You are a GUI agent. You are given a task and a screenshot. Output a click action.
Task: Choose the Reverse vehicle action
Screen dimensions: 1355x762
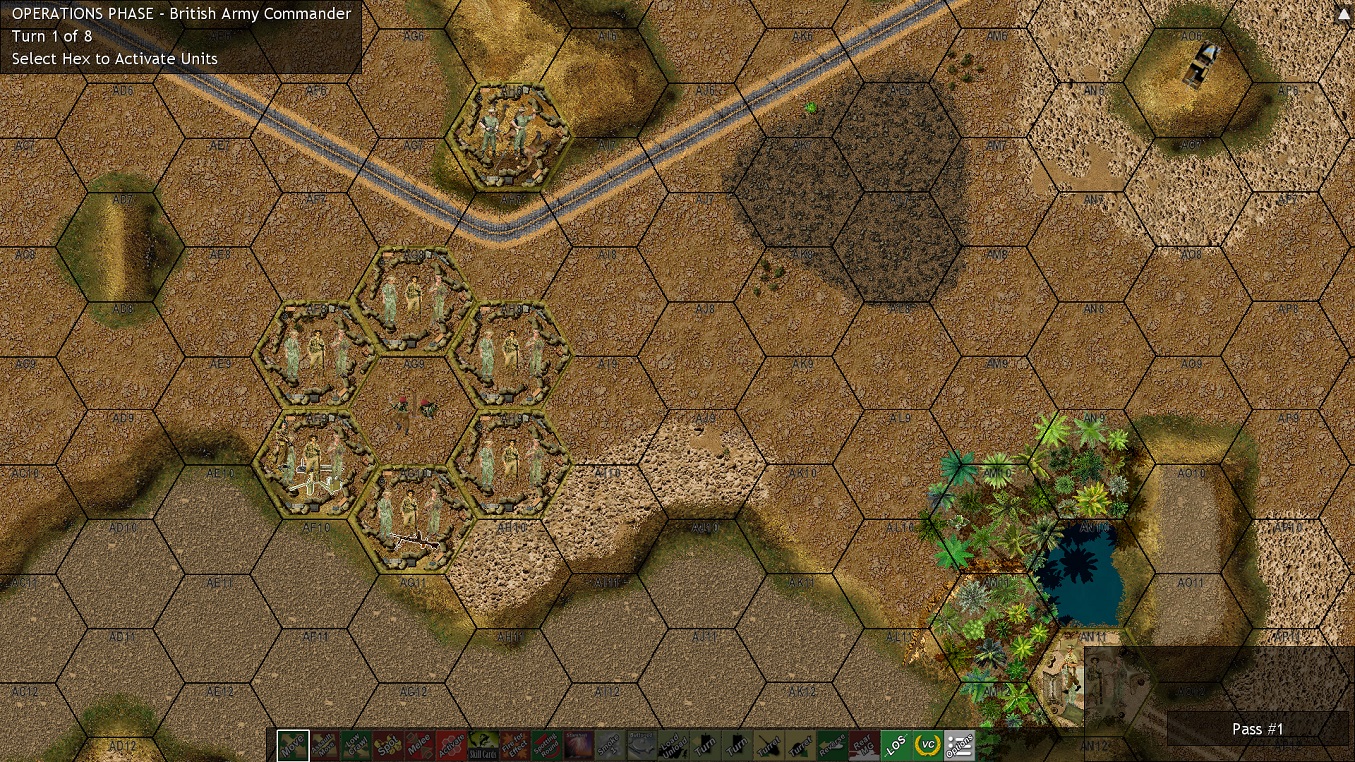coord(832,745)
